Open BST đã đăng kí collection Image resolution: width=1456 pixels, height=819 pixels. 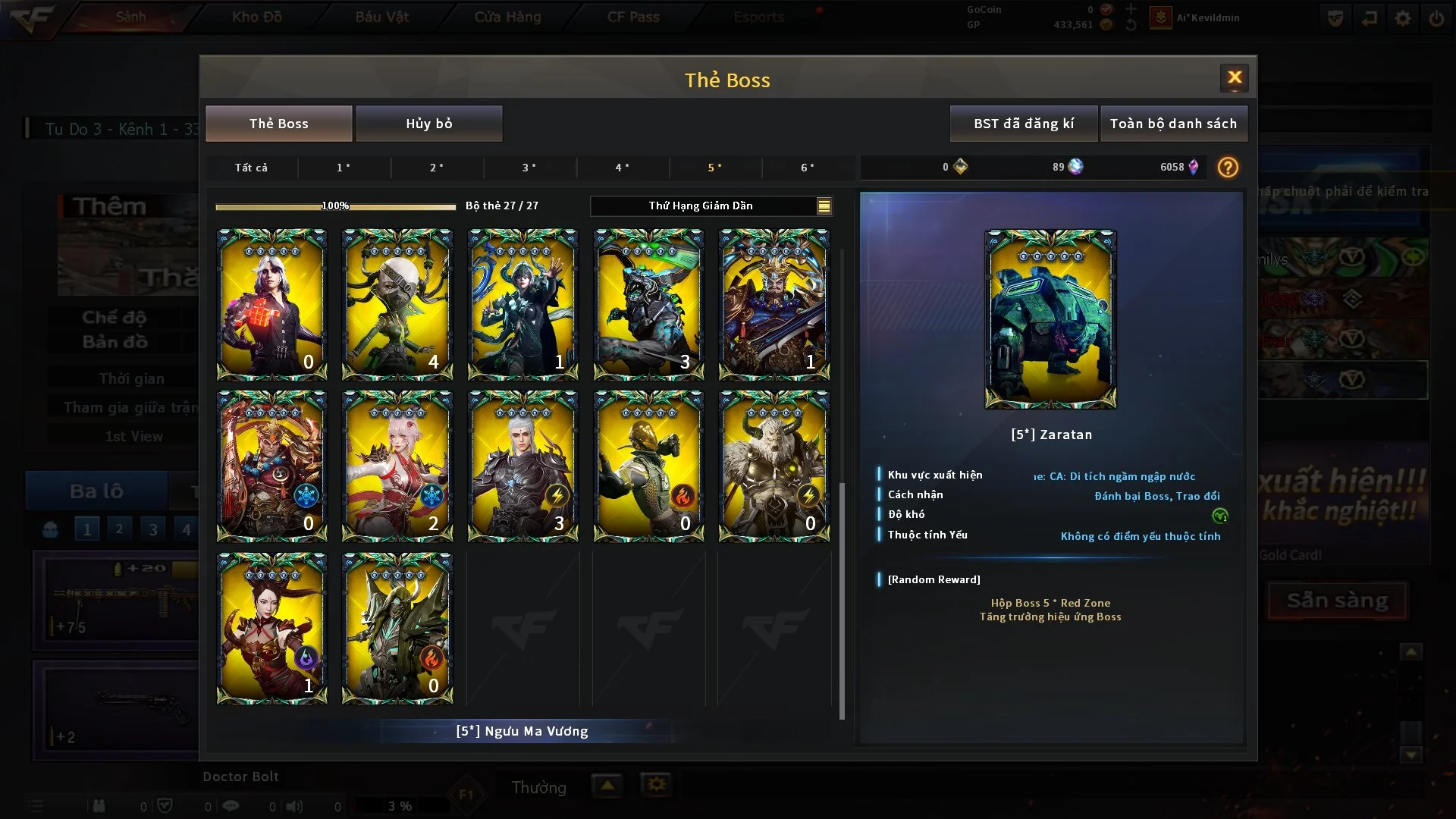click(x=1023, y=124)
